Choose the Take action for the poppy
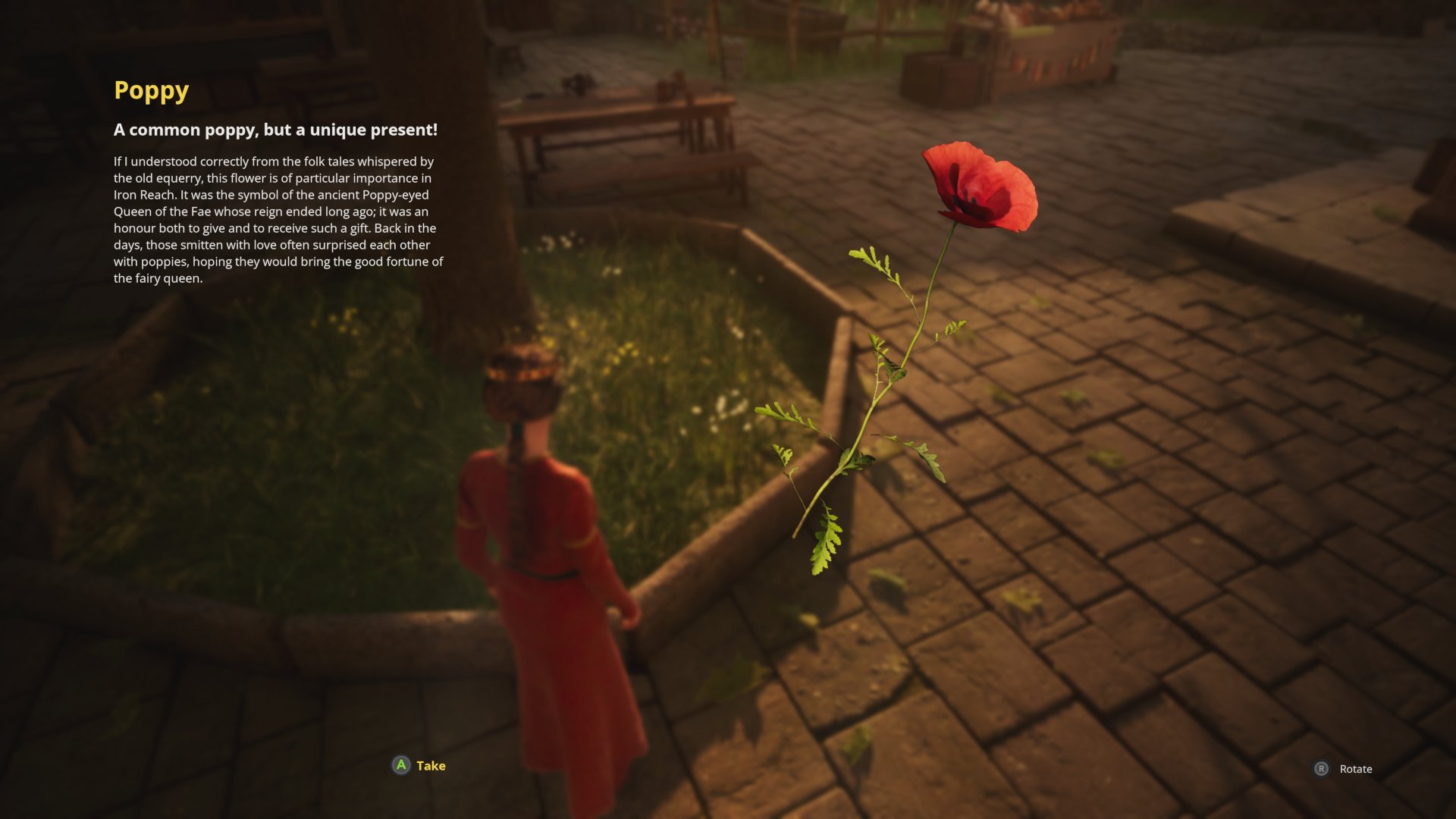The height and width of the screenshot is (819, 1456). 419,765
